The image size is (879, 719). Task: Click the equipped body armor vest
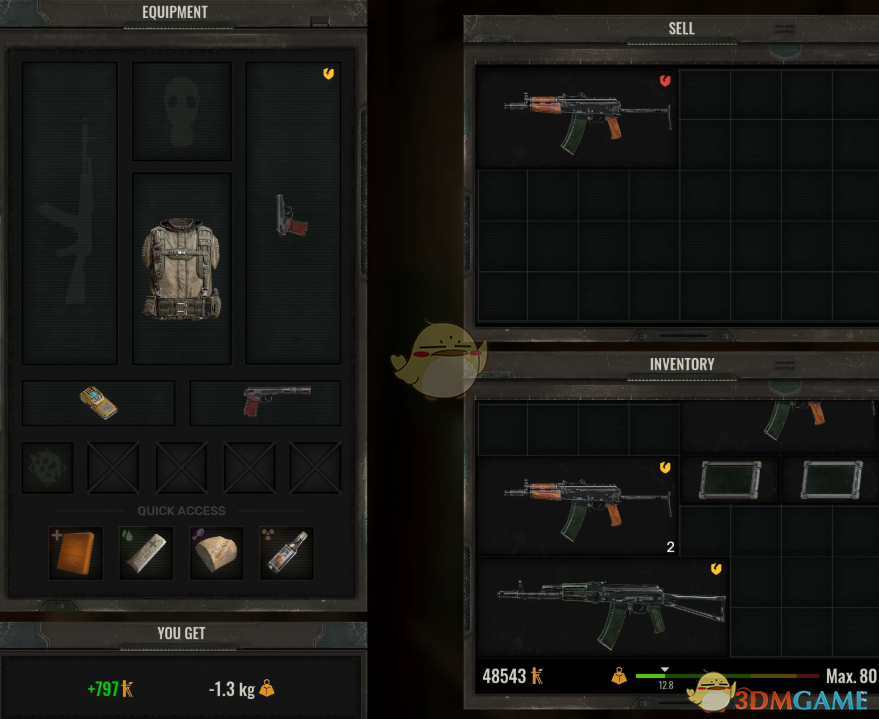tap(181, 269)
